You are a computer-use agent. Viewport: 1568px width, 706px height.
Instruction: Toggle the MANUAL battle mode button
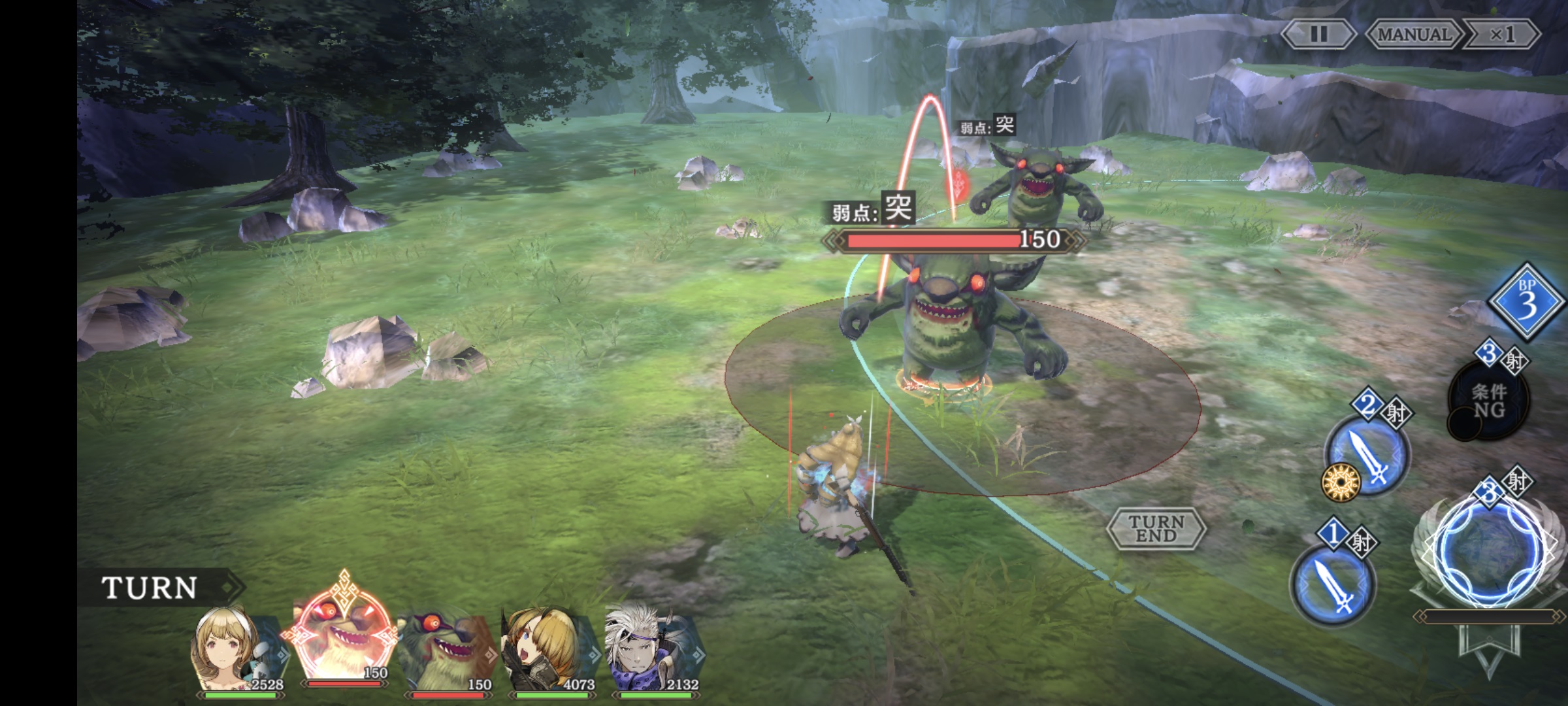(x=1413, y=34)
